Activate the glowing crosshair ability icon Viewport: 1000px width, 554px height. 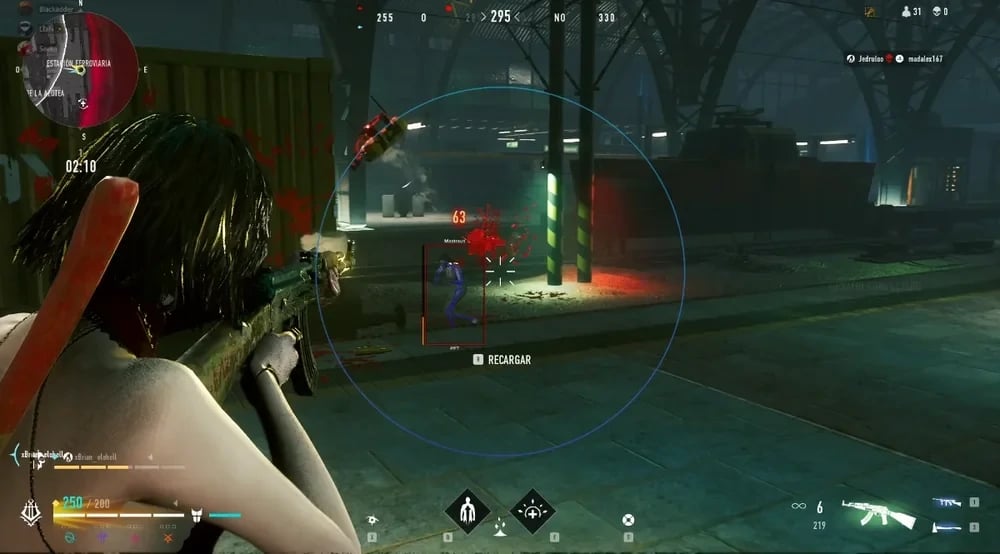[x=532, y=511]
